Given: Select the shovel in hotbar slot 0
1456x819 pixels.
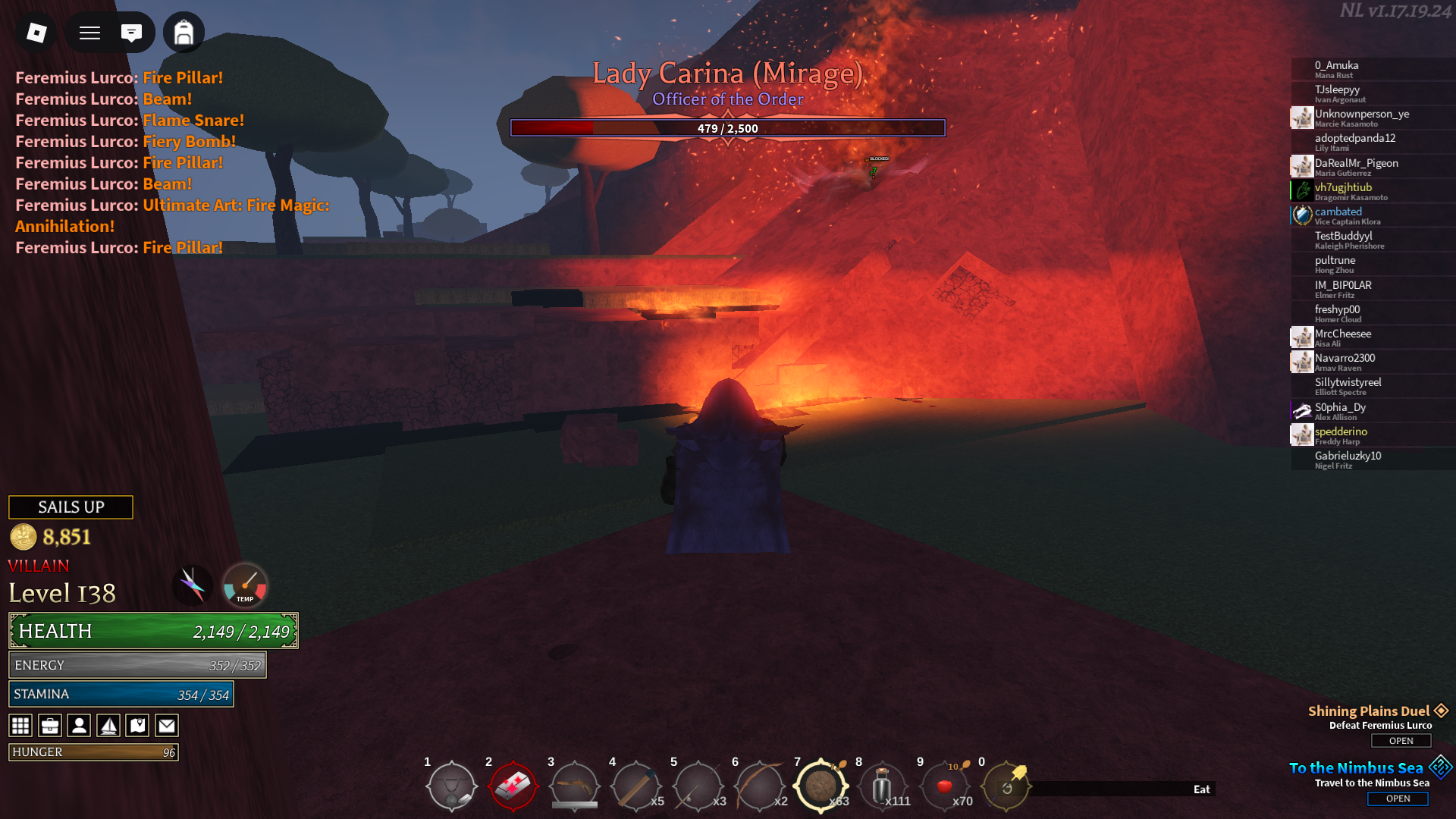Looking at the screenshot, I should pyautogui.click(x=1006, y=786).
